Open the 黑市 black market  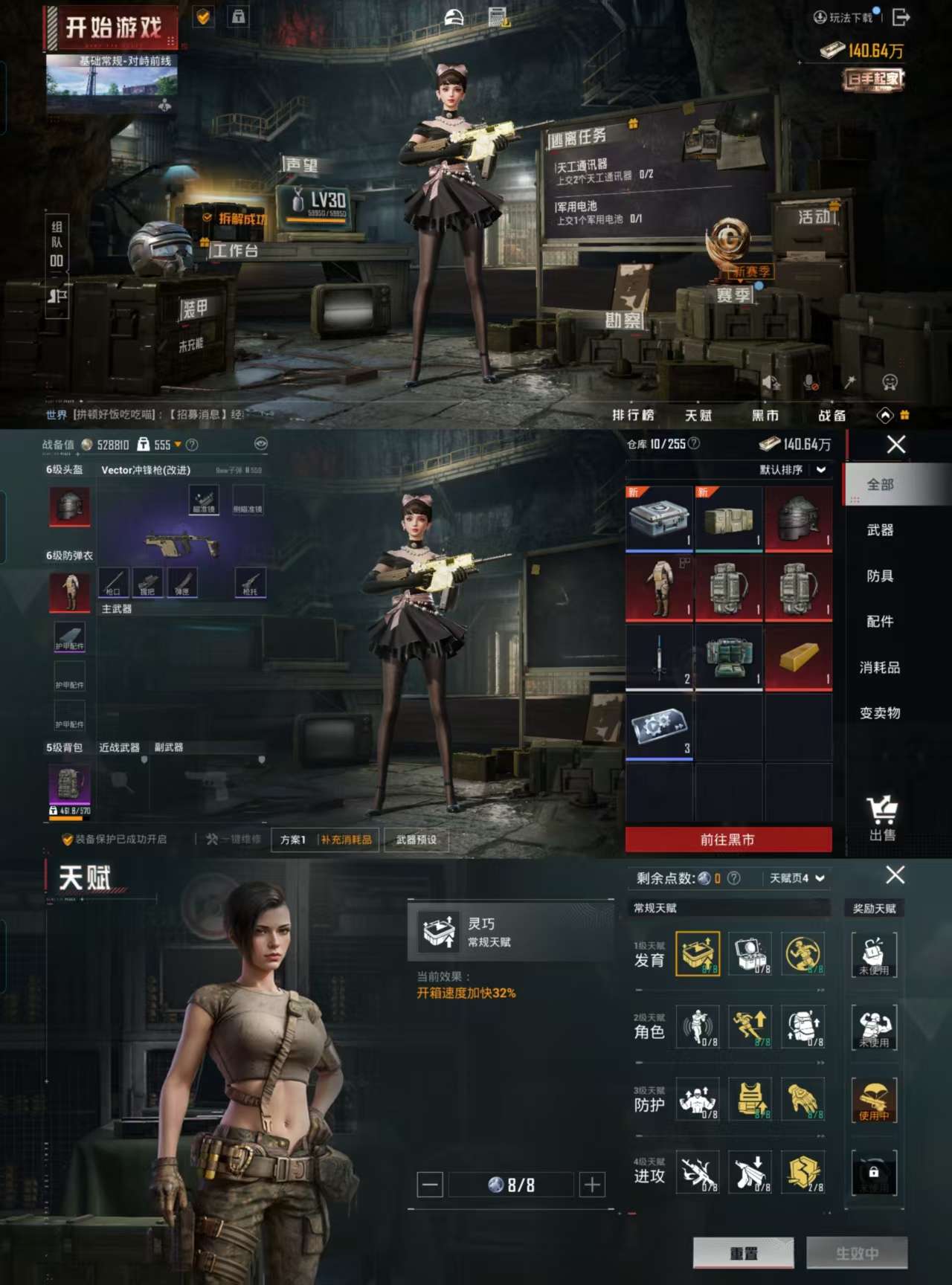tap(765, 415)
